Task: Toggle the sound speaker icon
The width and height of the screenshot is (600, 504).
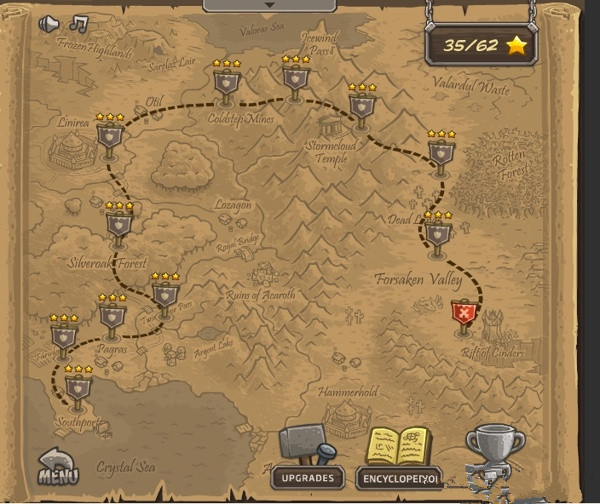Action: [48, 23]
